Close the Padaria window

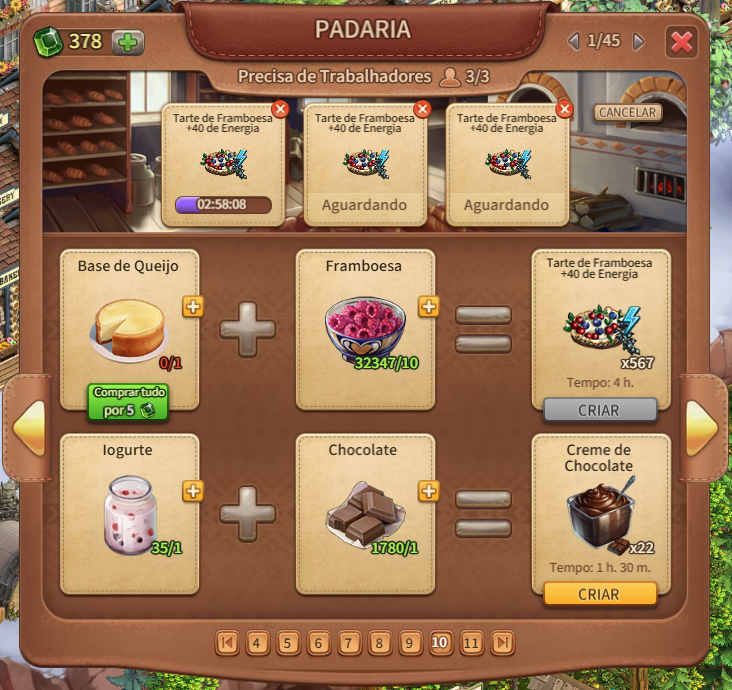click(682, 42)
